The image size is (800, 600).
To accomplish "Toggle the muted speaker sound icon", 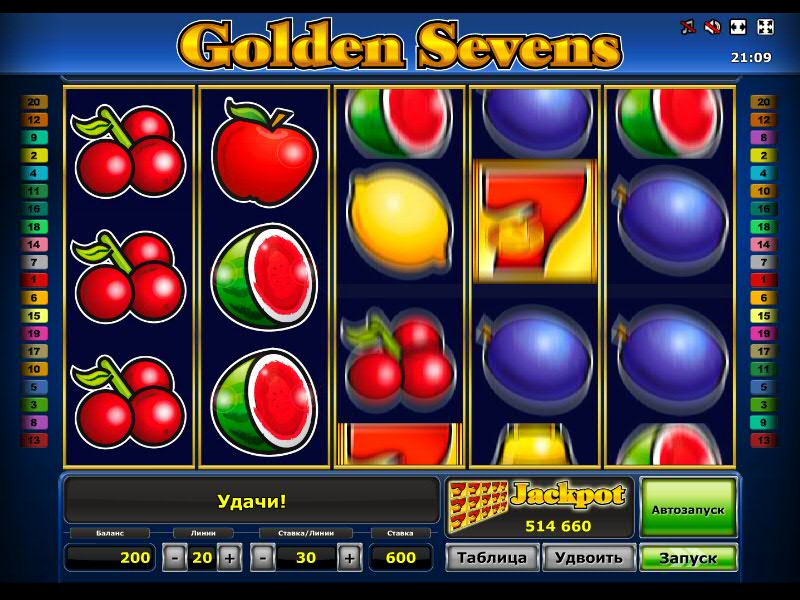I will [713, 27].
